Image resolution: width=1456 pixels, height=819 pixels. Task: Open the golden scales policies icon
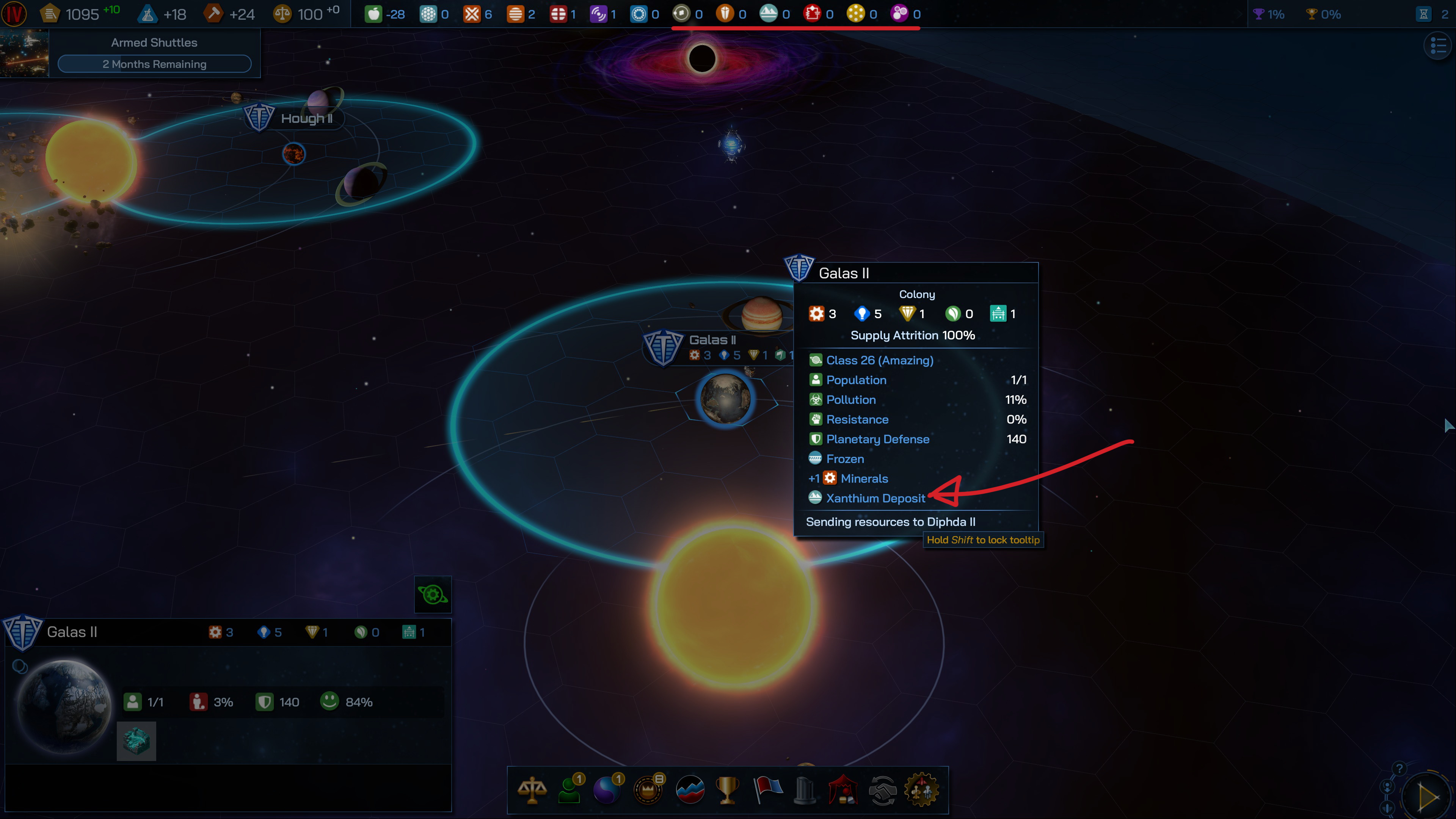point(532,790)
